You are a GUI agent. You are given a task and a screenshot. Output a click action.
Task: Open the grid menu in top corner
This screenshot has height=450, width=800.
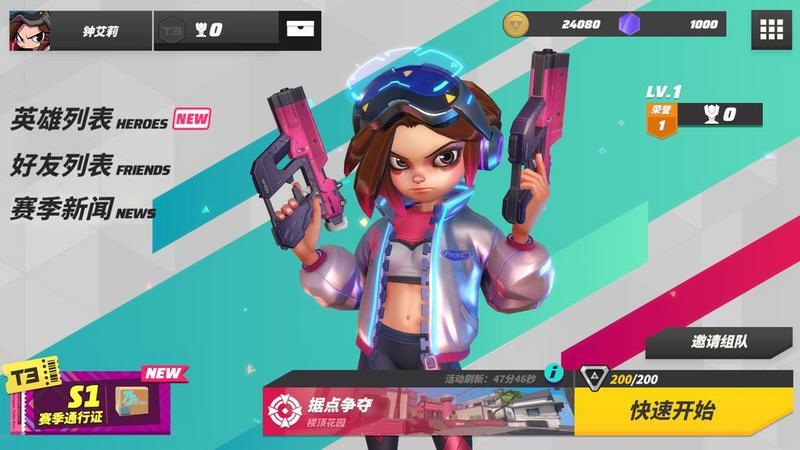coord(772,29)
